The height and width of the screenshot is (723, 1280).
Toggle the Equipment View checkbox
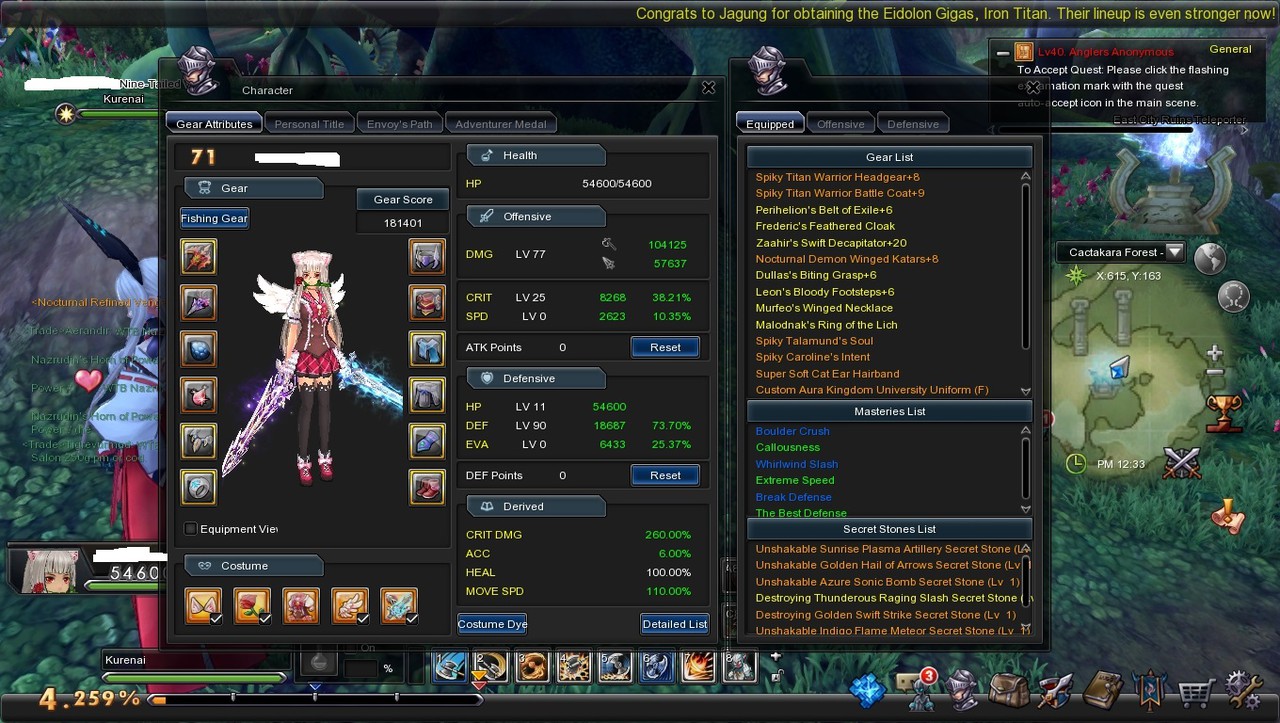191,529
